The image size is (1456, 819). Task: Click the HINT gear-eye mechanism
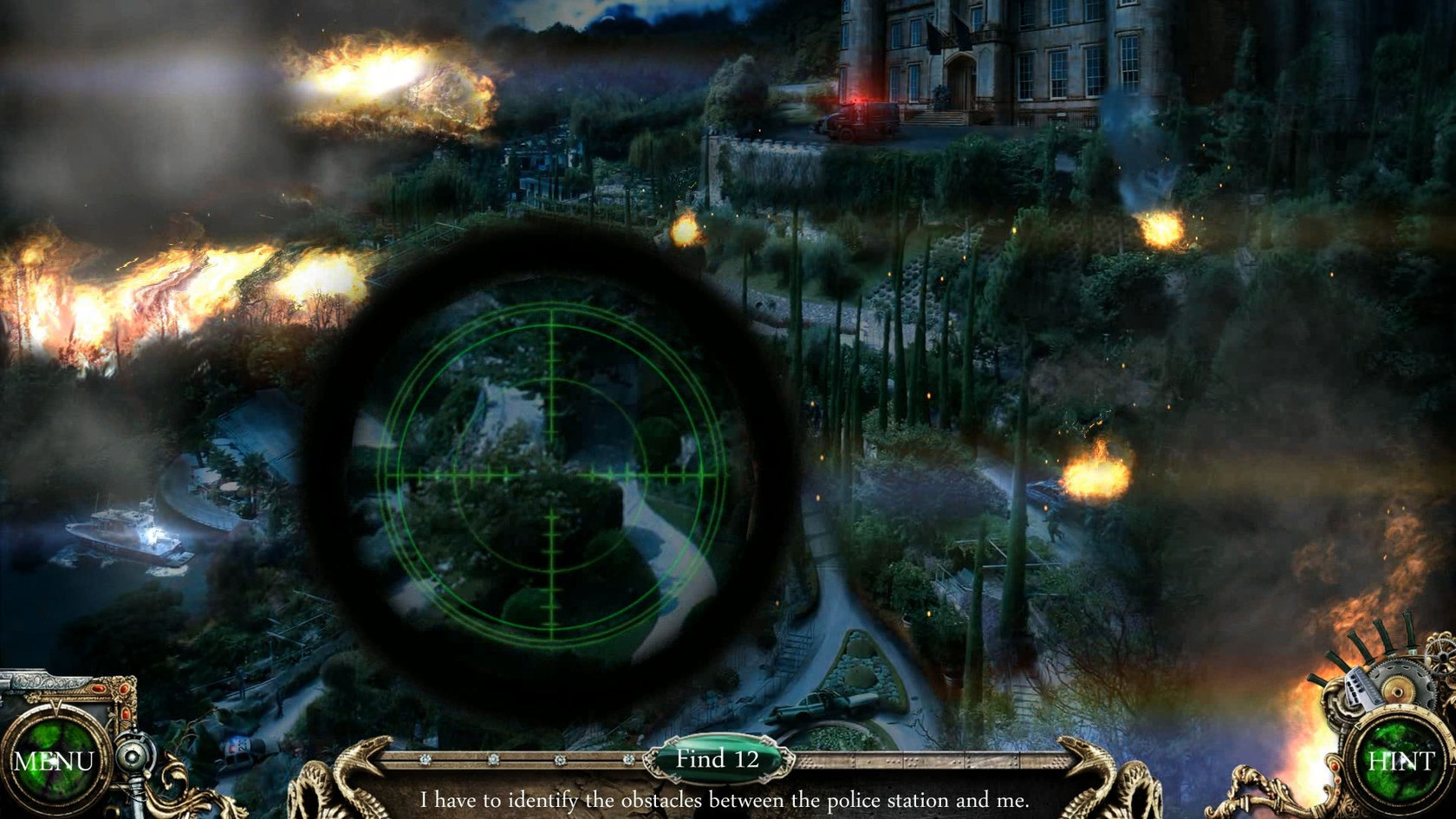pyautogui.click(x=1401, y=761)
